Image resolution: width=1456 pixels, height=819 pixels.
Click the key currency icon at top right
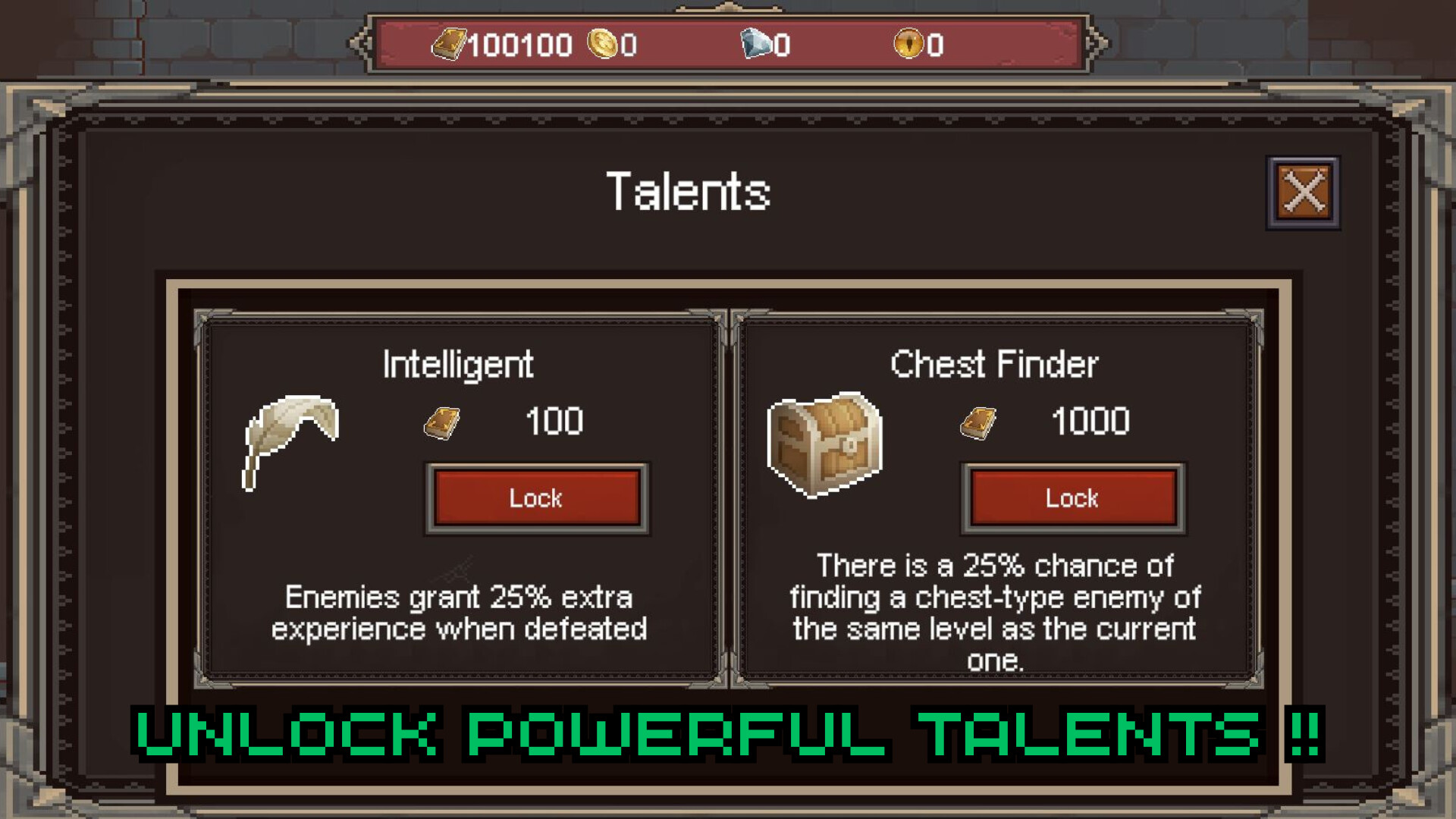(x=911, y=44)
